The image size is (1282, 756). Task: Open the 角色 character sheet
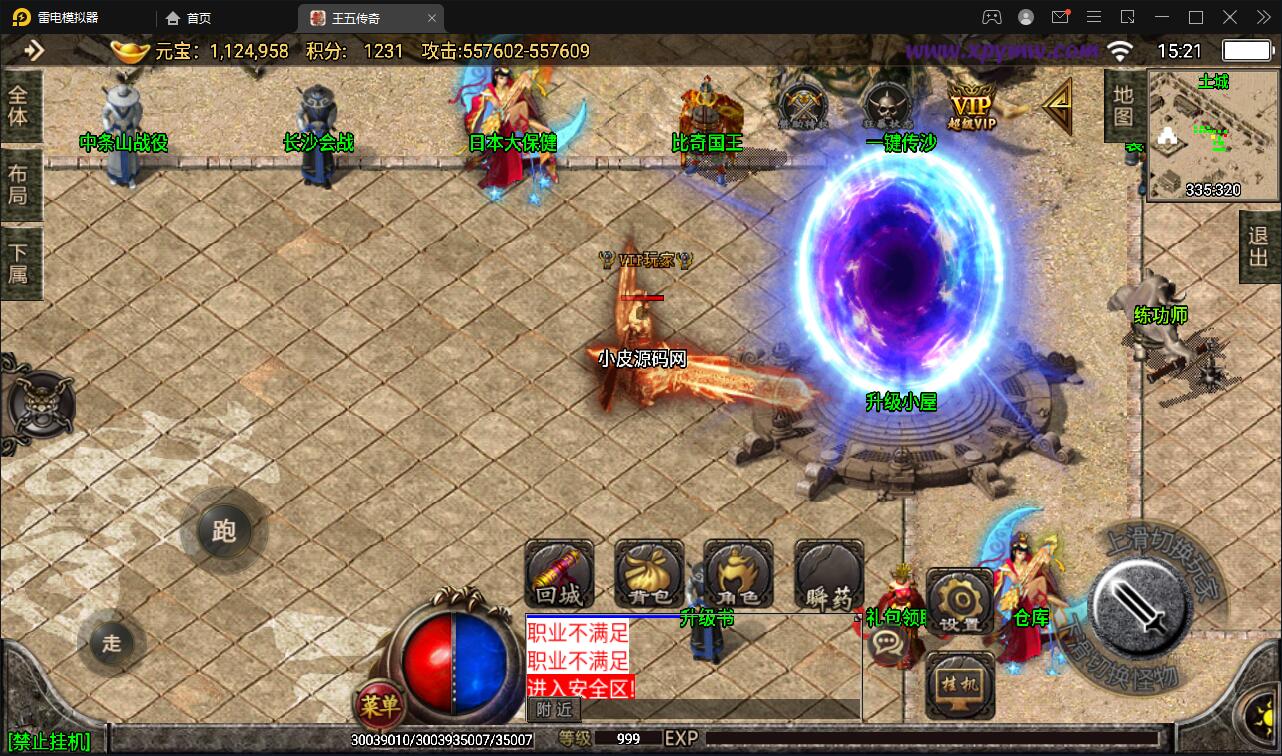738,575
